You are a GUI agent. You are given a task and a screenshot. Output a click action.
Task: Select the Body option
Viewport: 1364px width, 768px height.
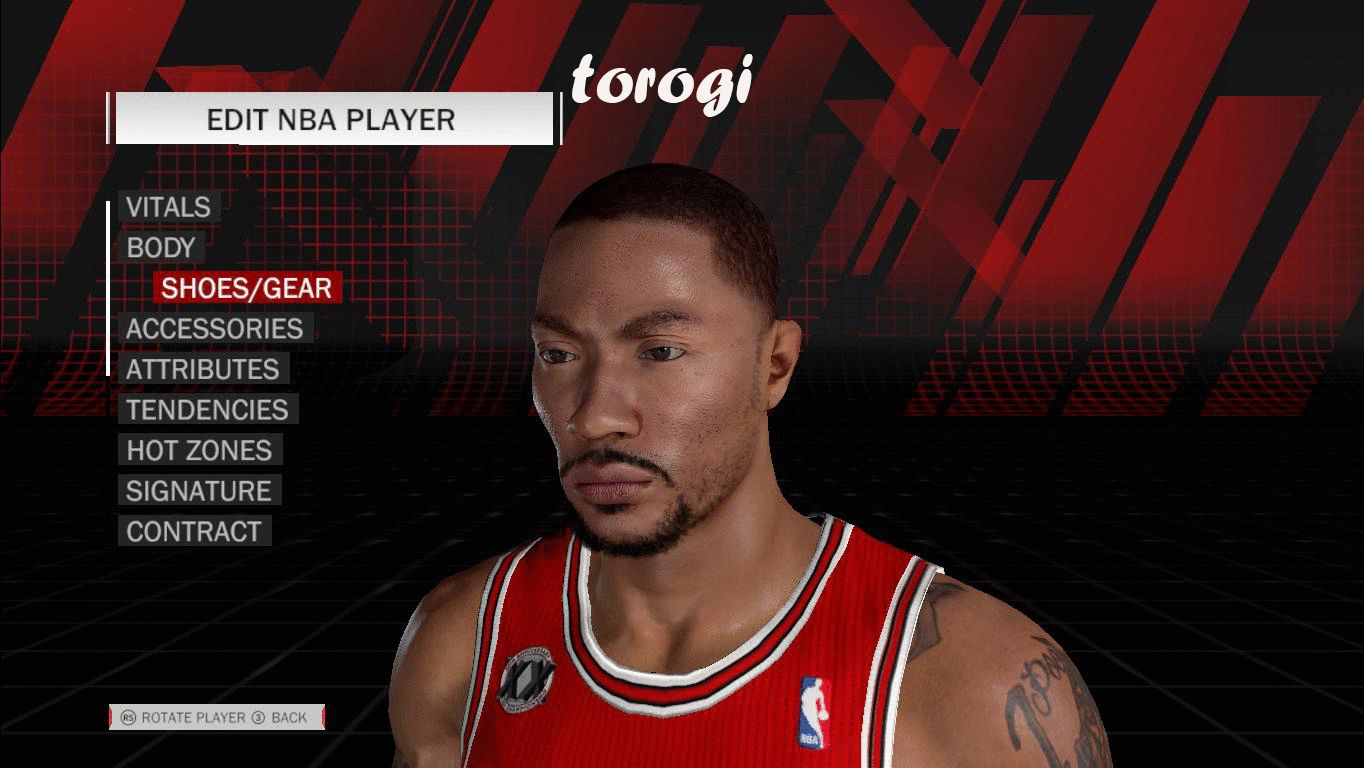coord(160,248)
